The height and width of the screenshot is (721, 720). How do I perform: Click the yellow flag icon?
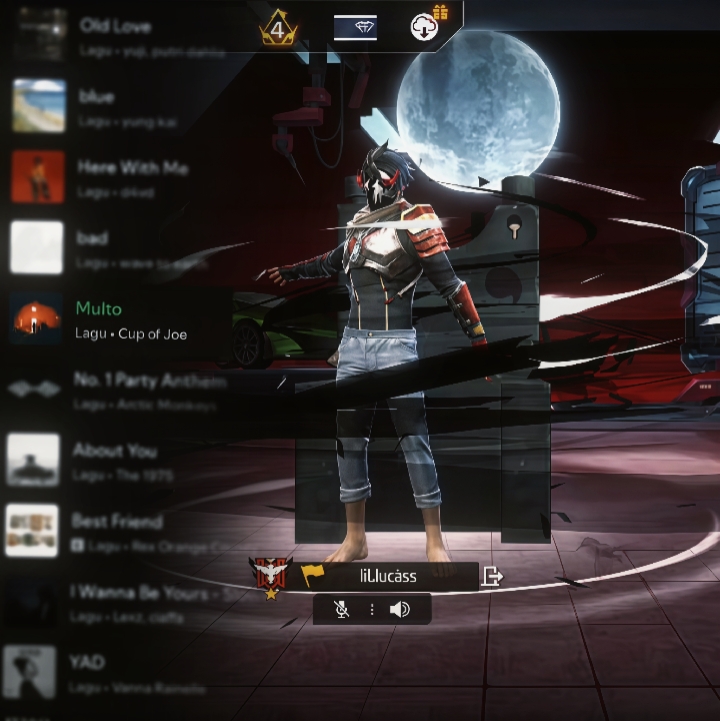[313, 576]
